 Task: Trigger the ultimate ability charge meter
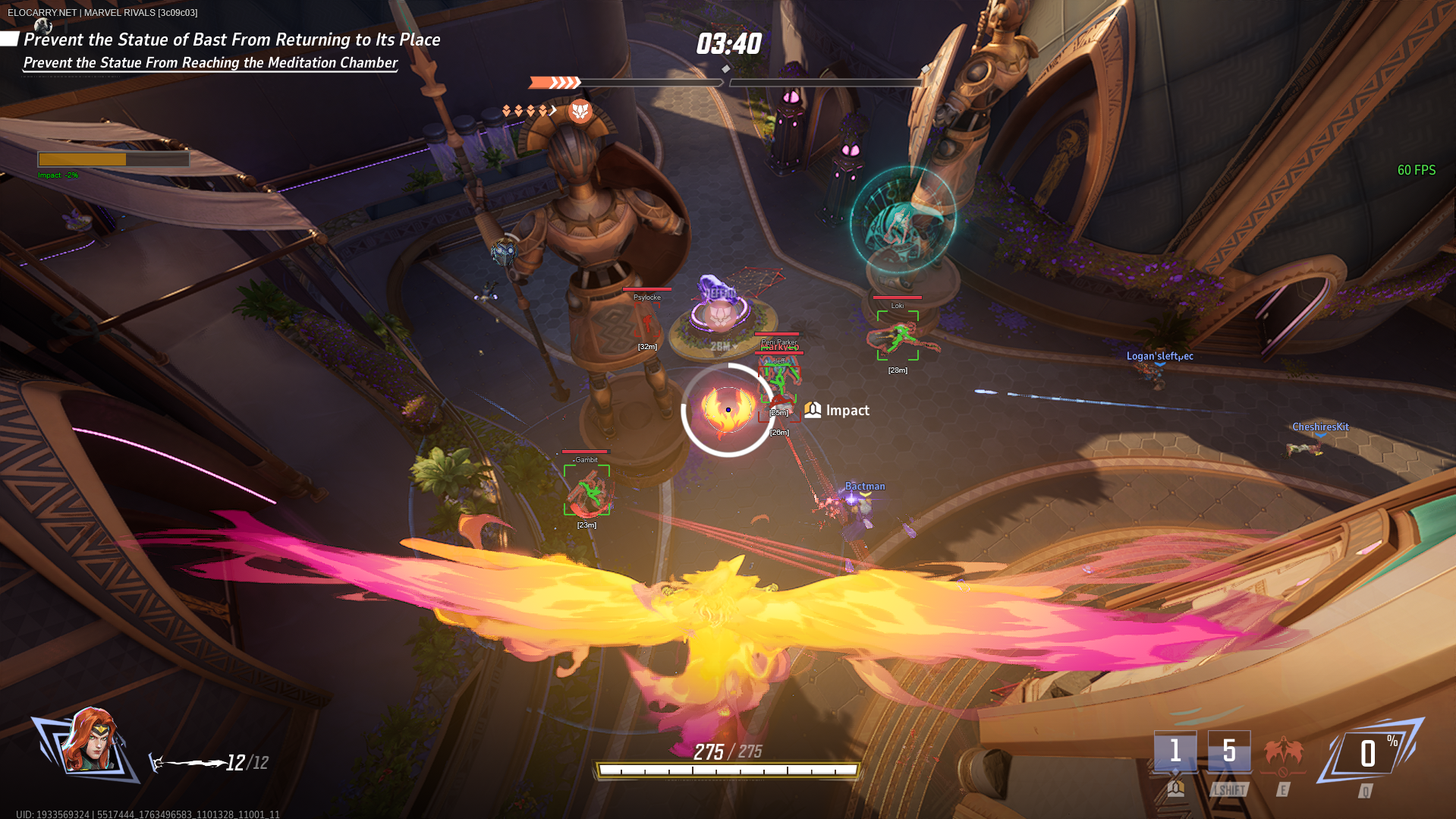point(1368,754)
